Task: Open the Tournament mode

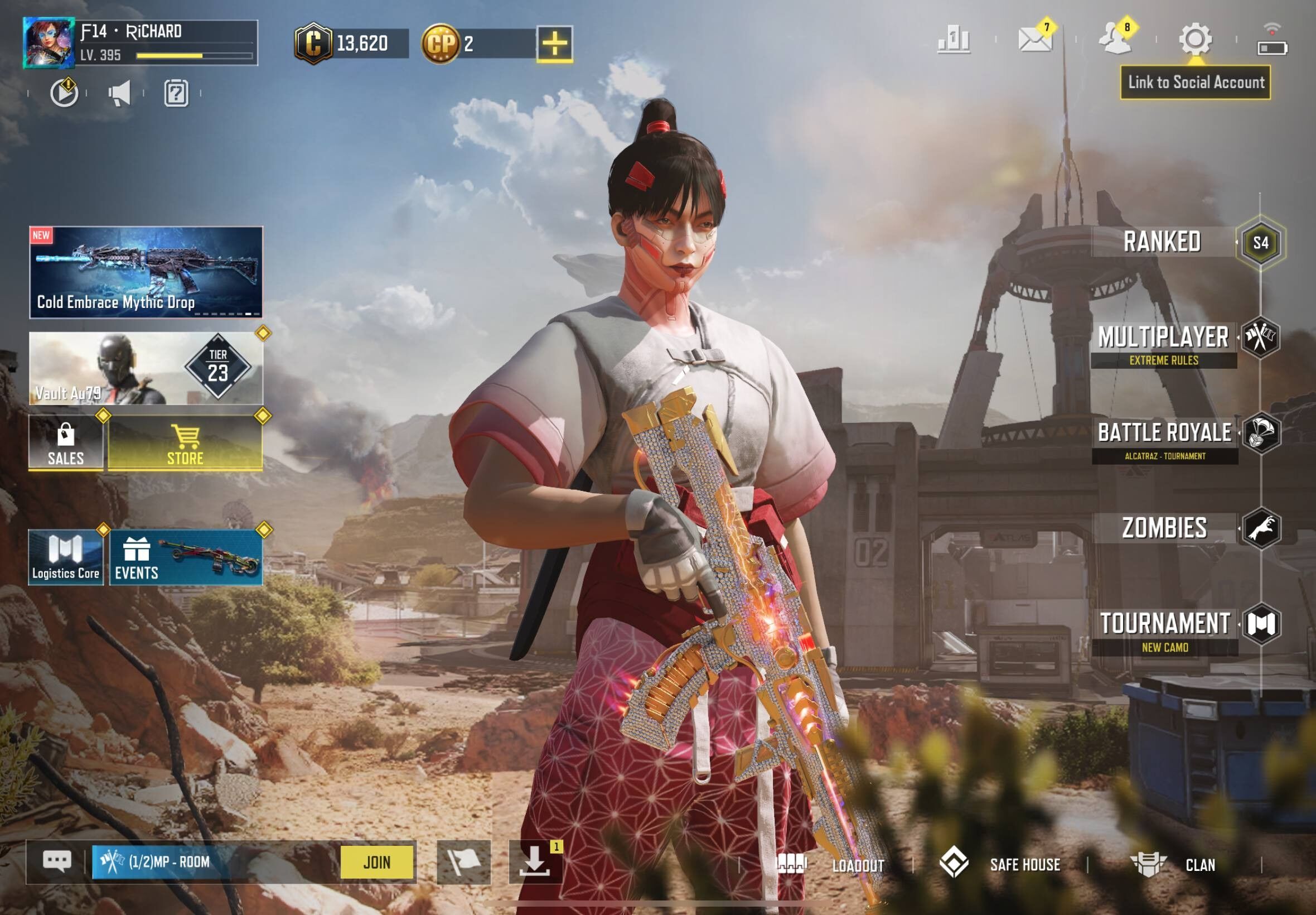Action: 1165,624
